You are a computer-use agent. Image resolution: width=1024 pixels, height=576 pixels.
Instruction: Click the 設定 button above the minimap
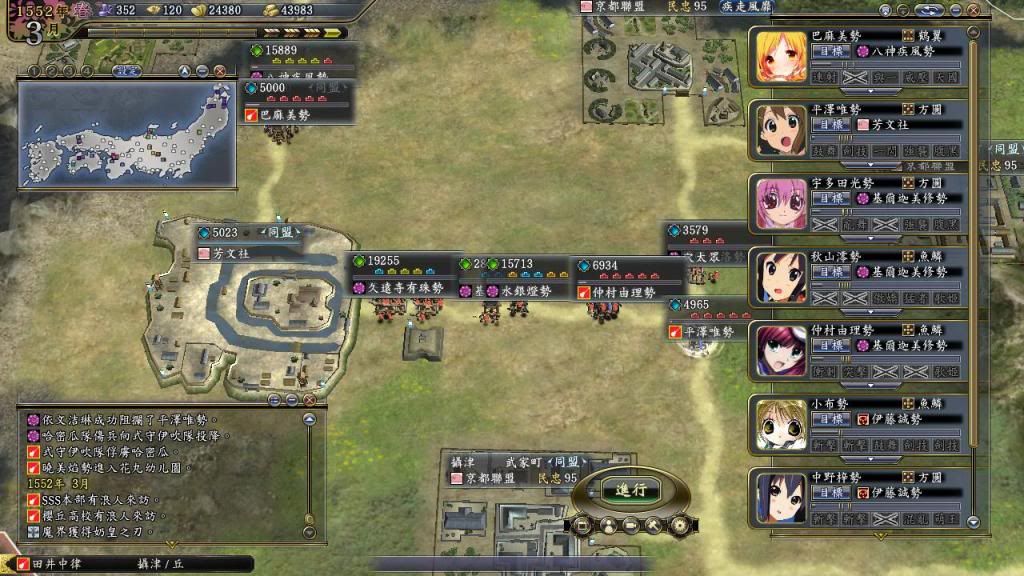[x=126, y=71]
